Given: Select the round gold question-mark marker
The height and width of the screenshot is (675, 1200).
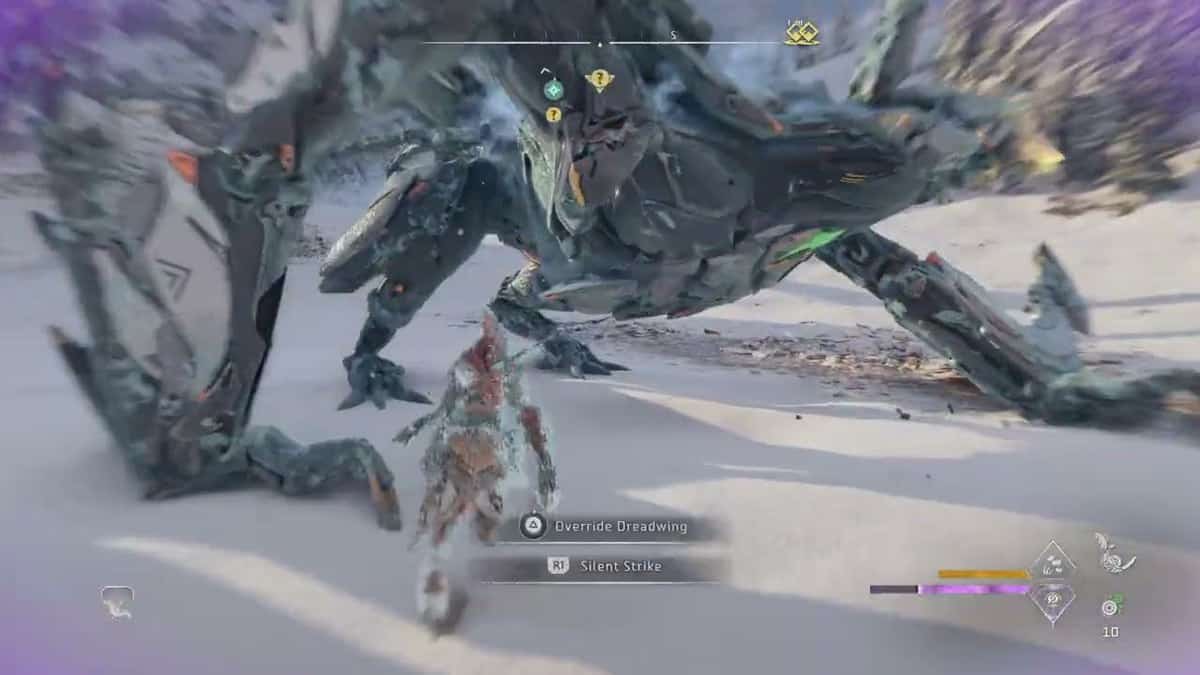Looking at the screenshot, I should point(553,114).
